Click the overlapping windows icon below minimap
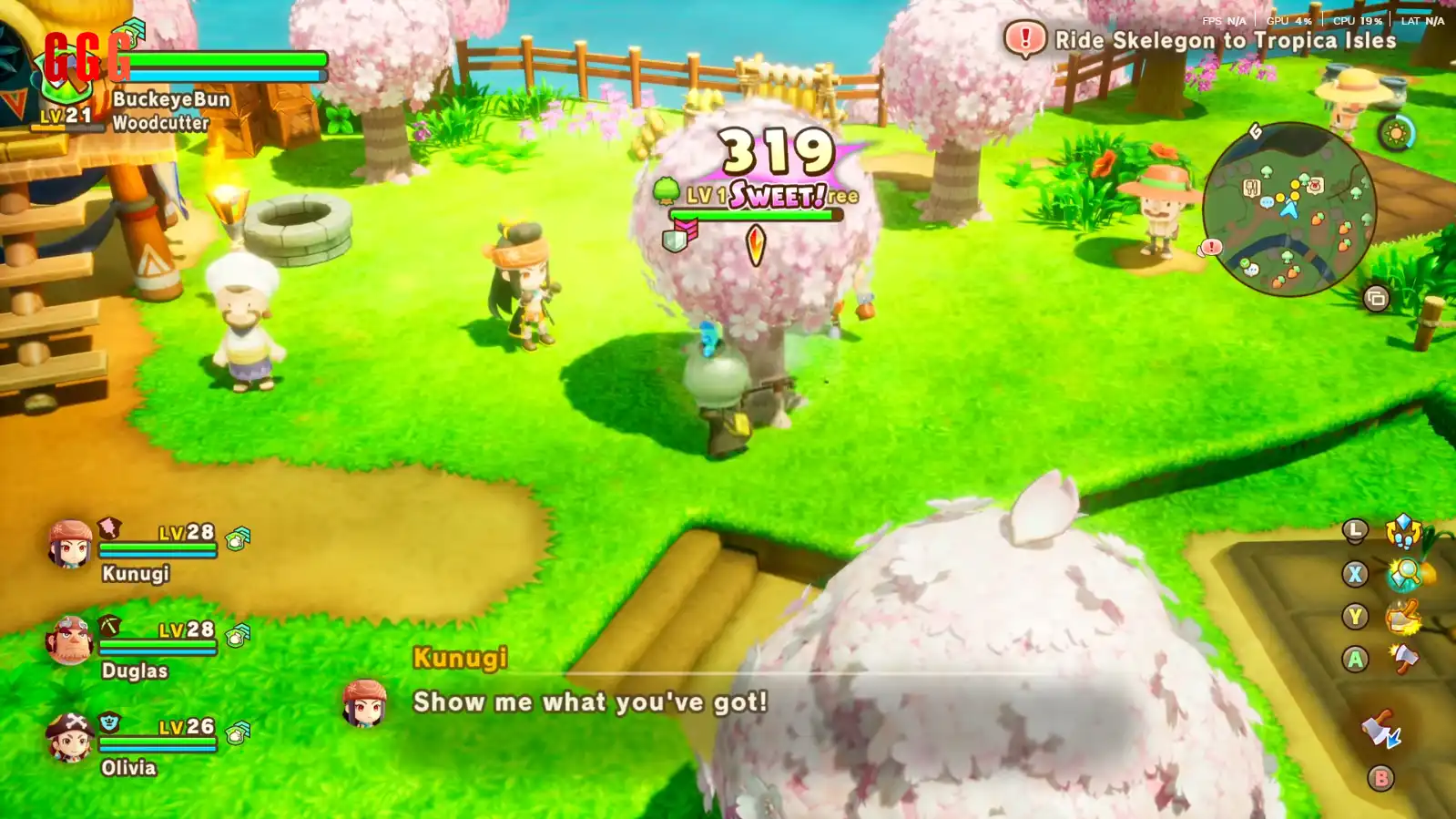 click(1376, 298)
